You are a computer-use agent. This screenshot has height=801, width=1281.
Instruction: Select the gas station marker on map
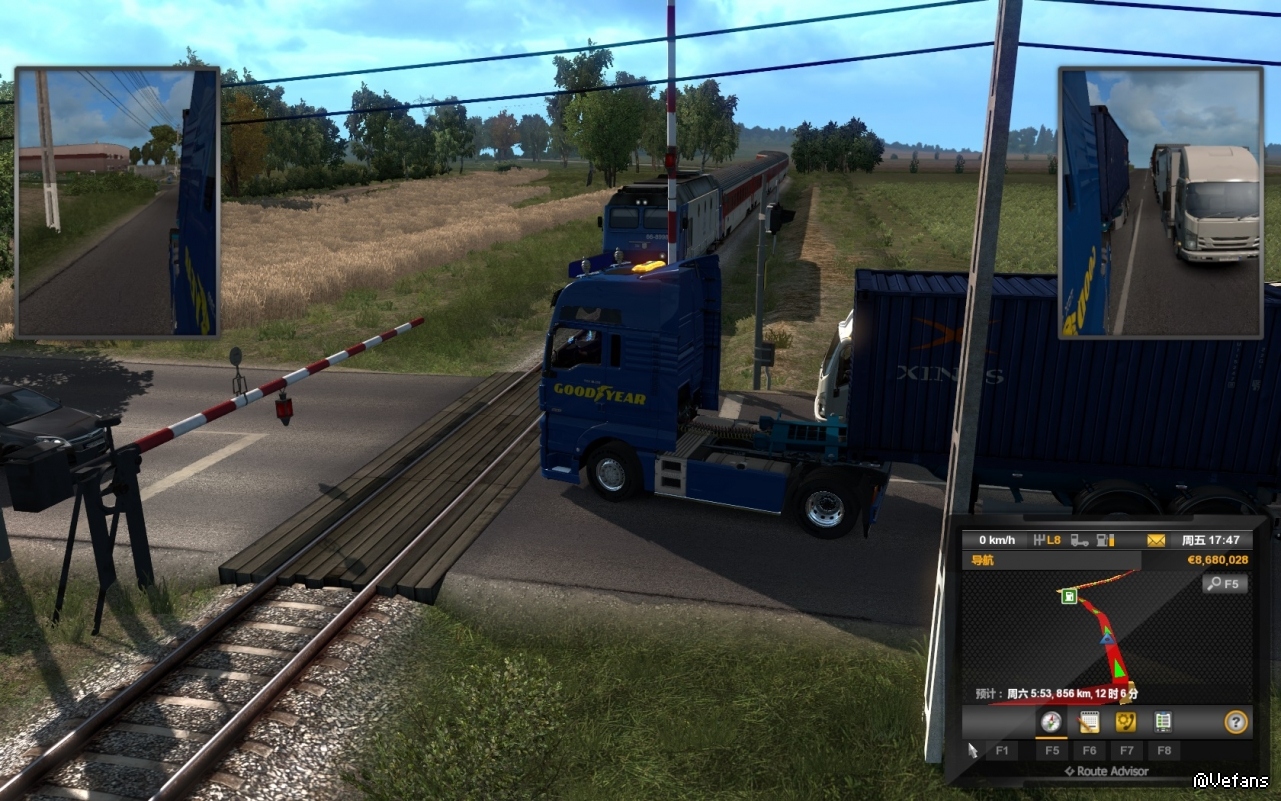coord(1069,597)
